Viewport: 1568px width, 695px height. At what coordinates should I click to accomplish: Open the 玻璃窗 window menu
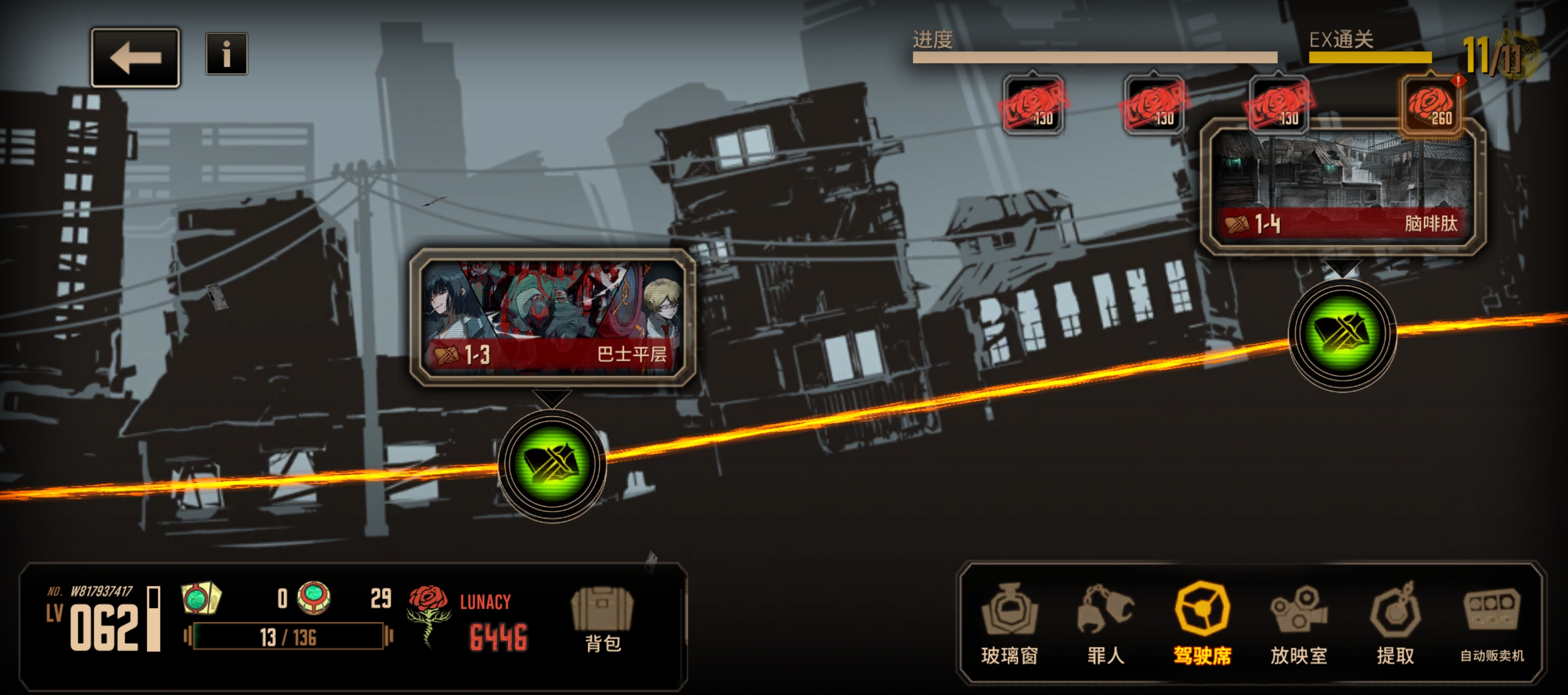pos(1009,623)
